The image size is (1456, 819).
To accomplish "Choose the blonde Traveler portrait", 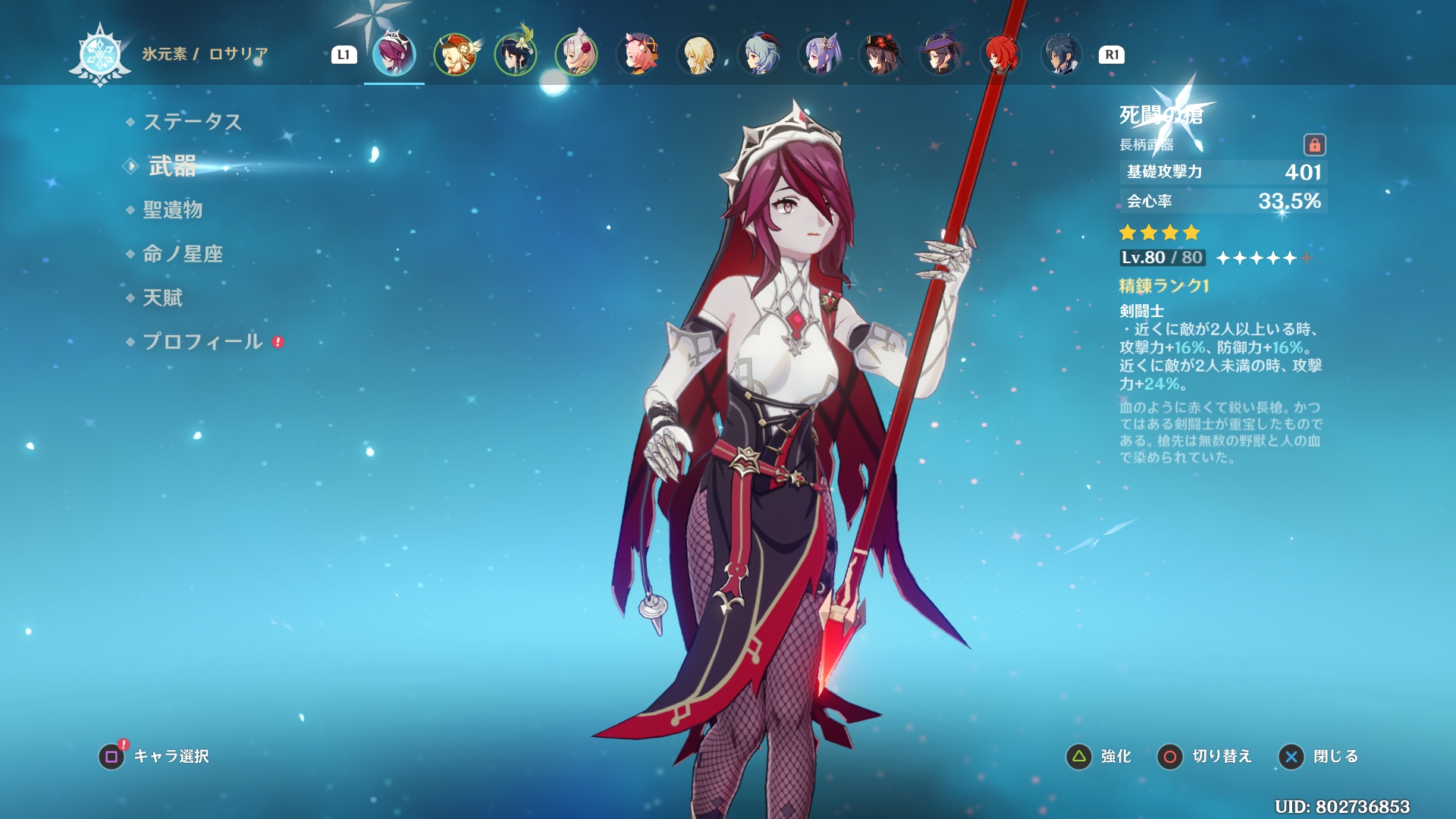I will click(698, 55).
